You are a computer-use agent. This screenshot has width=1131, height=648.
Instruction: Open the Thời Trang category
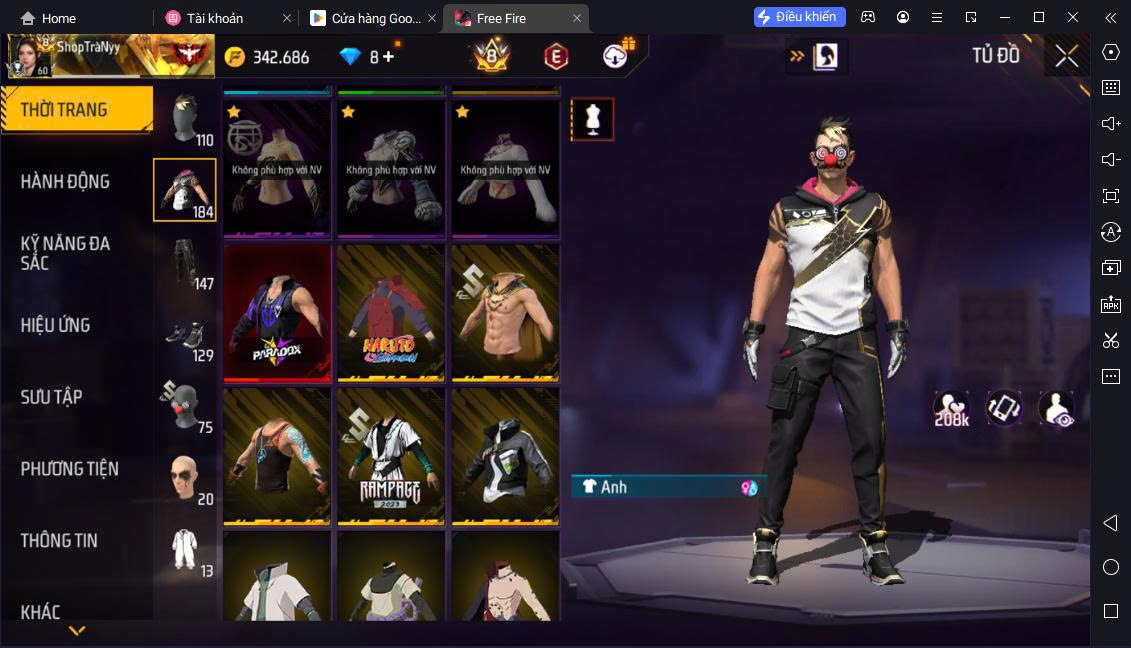click(x=76, y=110)
